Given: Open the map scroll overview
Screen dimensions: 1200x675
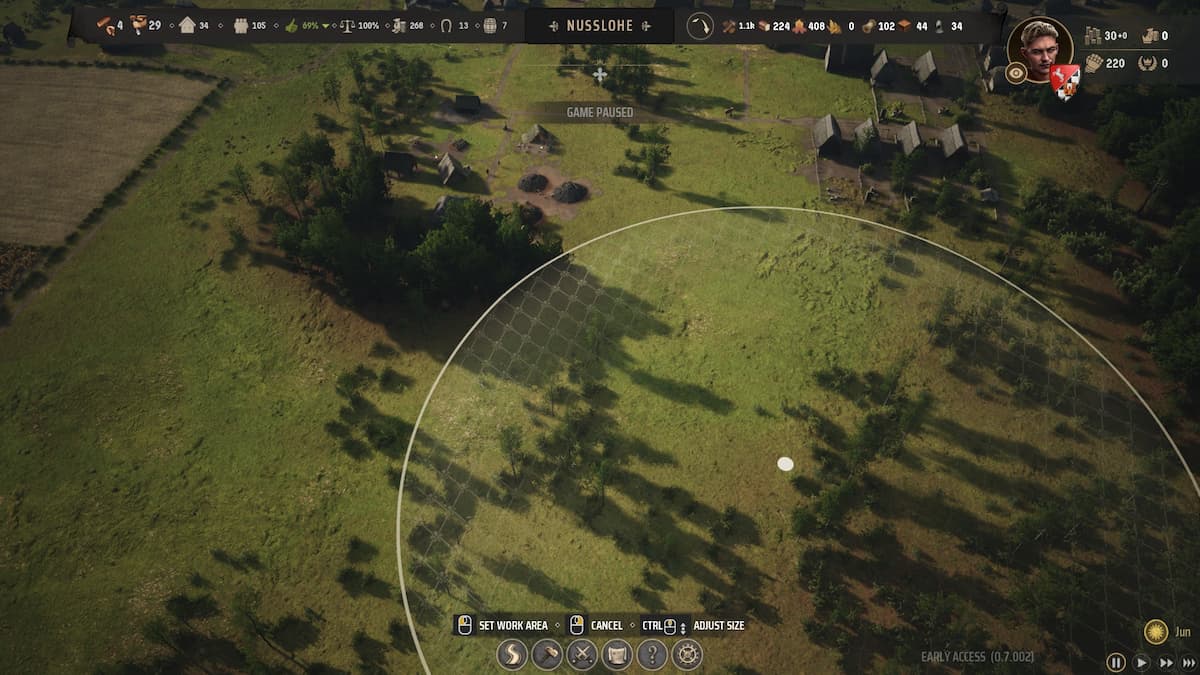Looking at the screenshot, I should 617,655.
